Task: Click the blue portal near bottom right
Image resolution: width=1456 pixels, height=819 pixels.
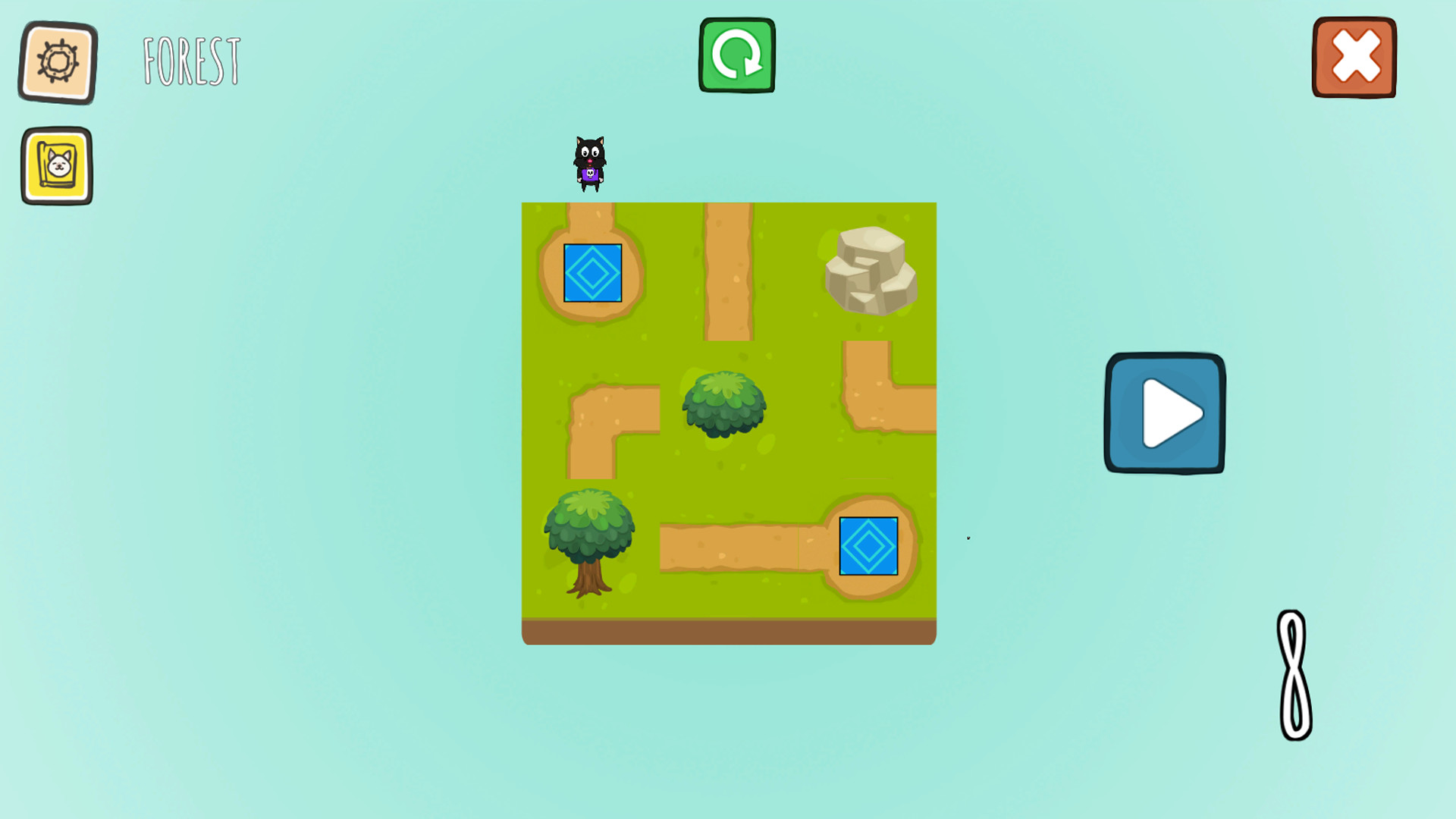Action: (x=868, y=545)
